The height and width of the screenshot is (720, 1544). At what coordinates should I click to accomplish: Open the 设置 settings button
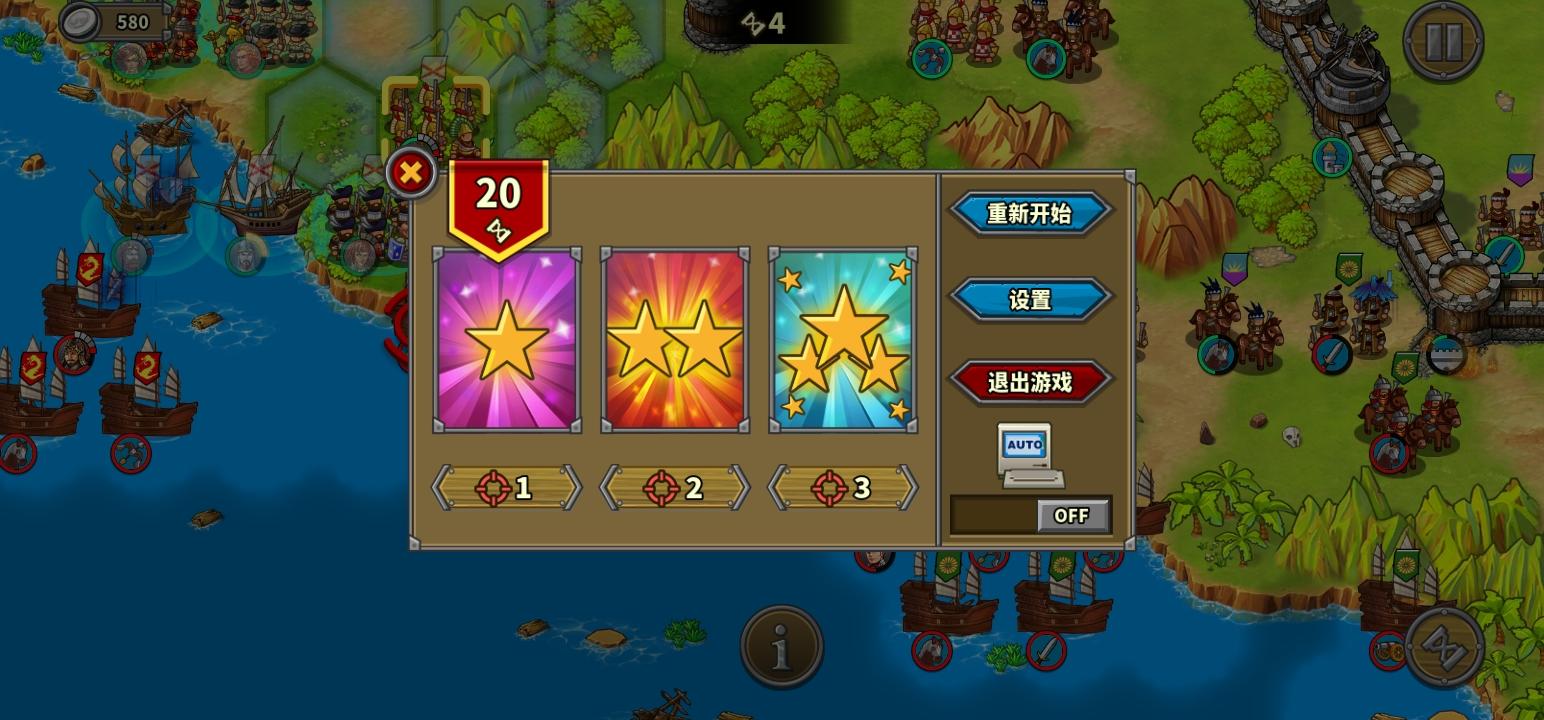1031,299
